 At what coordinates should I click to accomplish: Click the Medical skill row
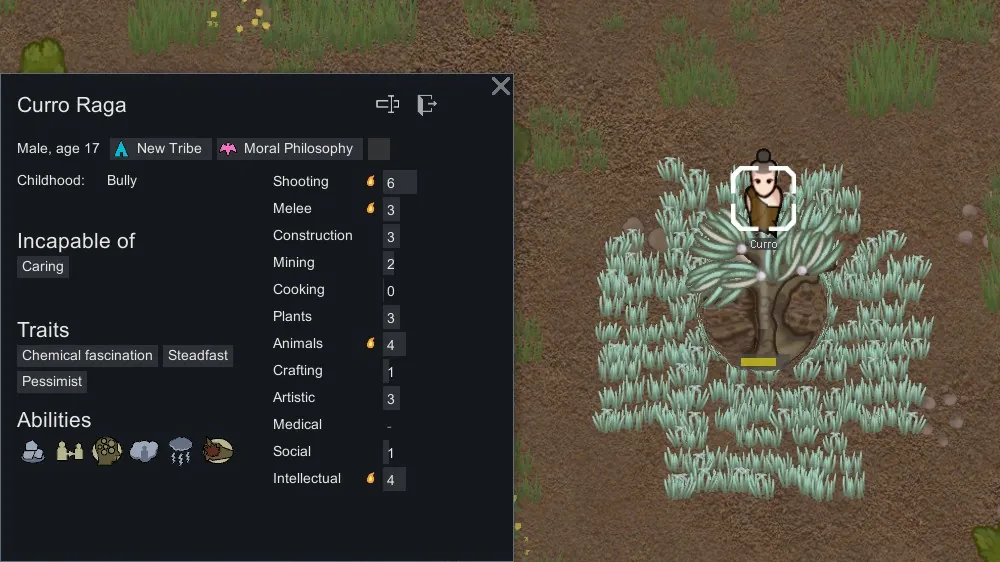pos(340,425)
